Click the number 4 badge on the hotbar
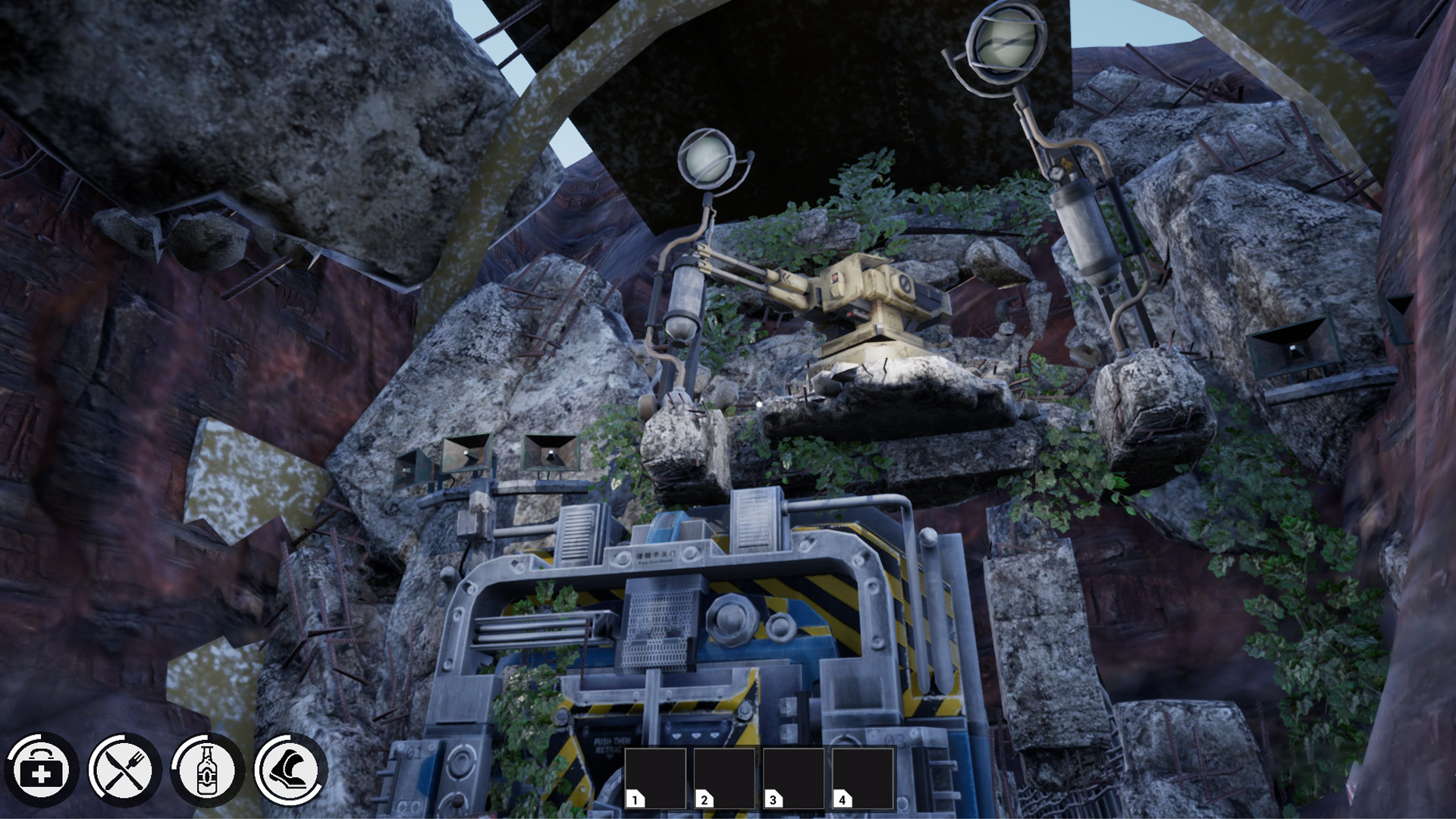Image resolution: width=1456 pixels, height=819 pixels. (x=842, y=799)
